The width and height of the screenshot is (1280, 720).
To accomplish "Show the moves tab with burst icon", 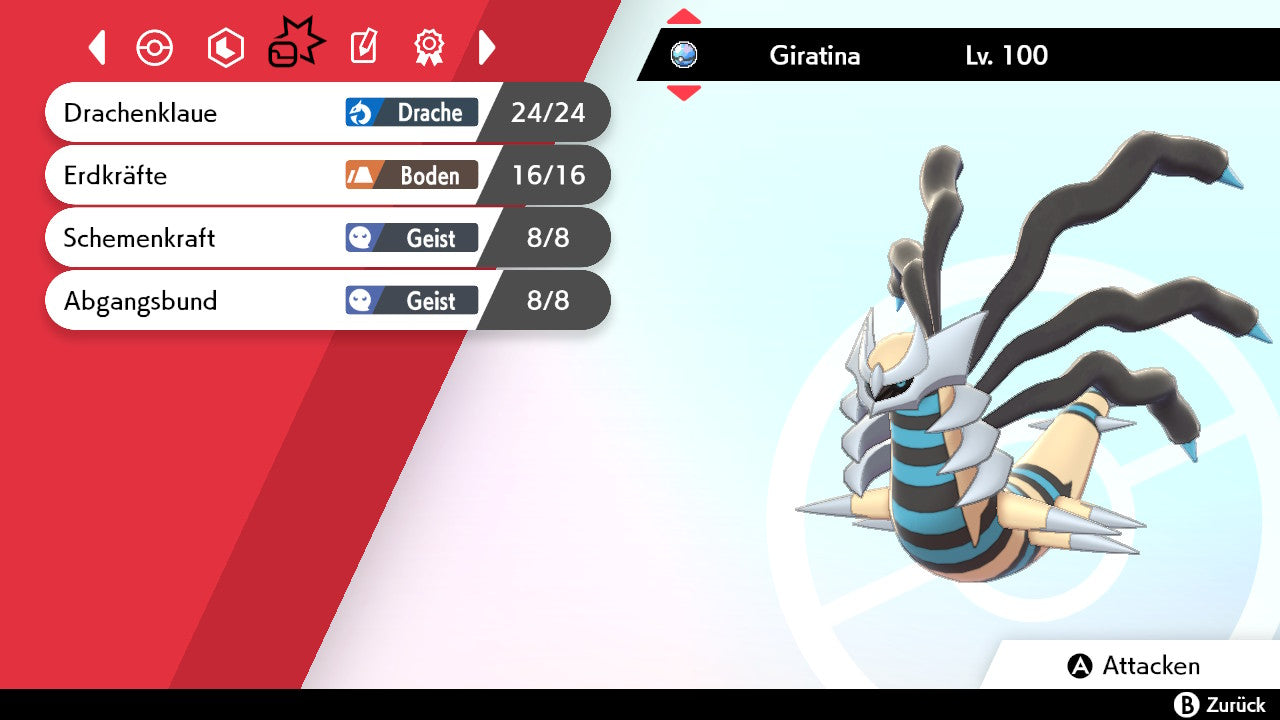I will (x=295, y=46).
